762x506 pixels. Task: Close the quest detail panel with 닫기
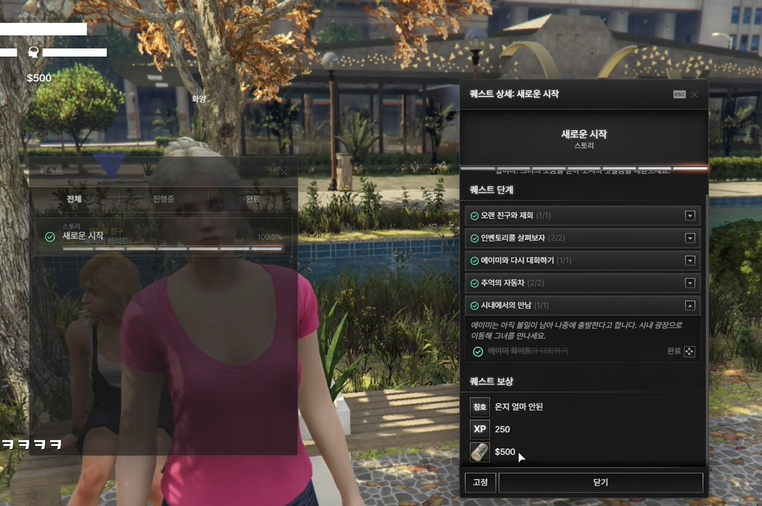pyautogui.click(x=600, y=482)
